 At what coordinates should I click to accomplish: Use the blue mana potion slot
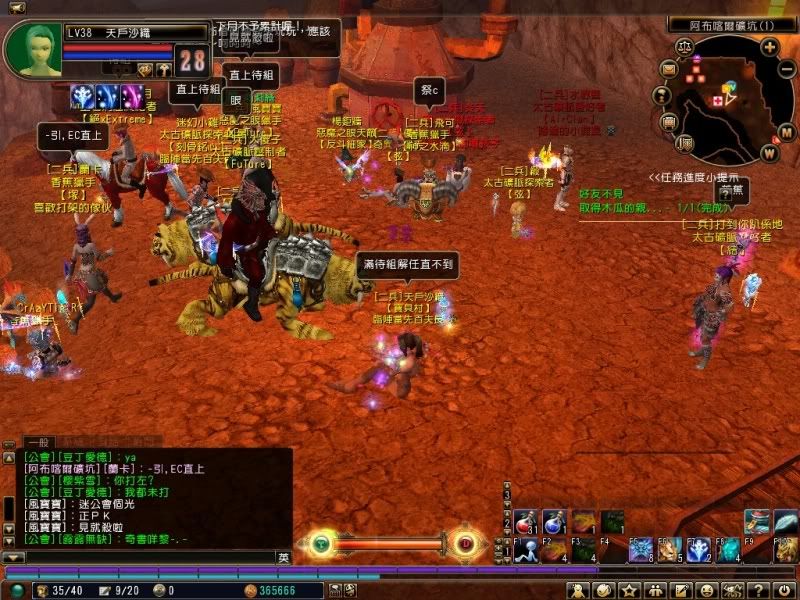555,521
